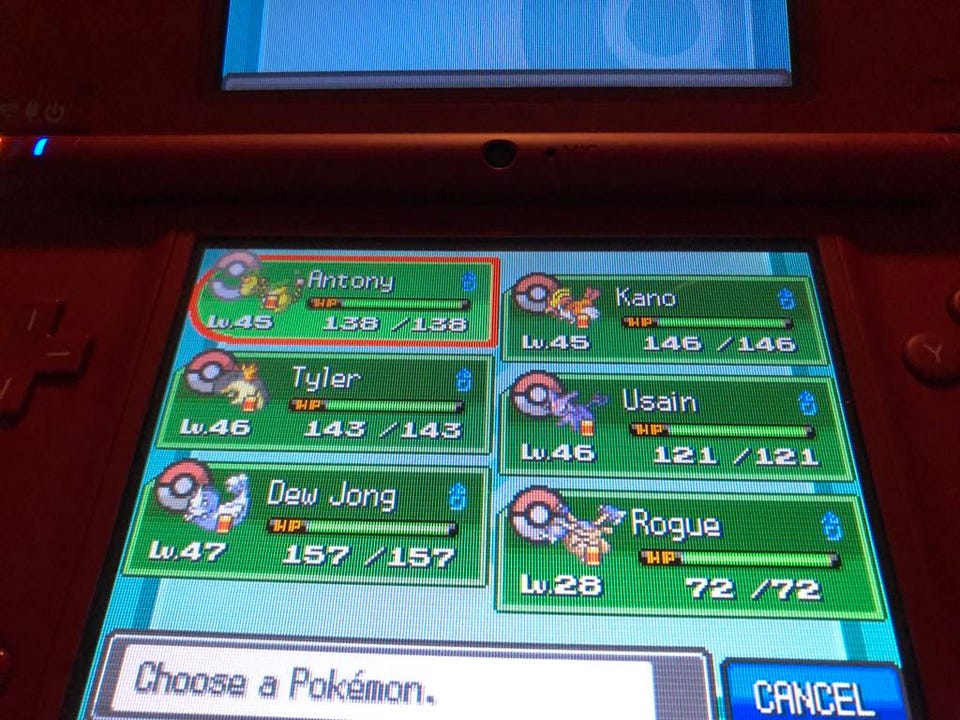Select Antony in the party list
The image size is (960, 720).
click(x=345, y=301)
